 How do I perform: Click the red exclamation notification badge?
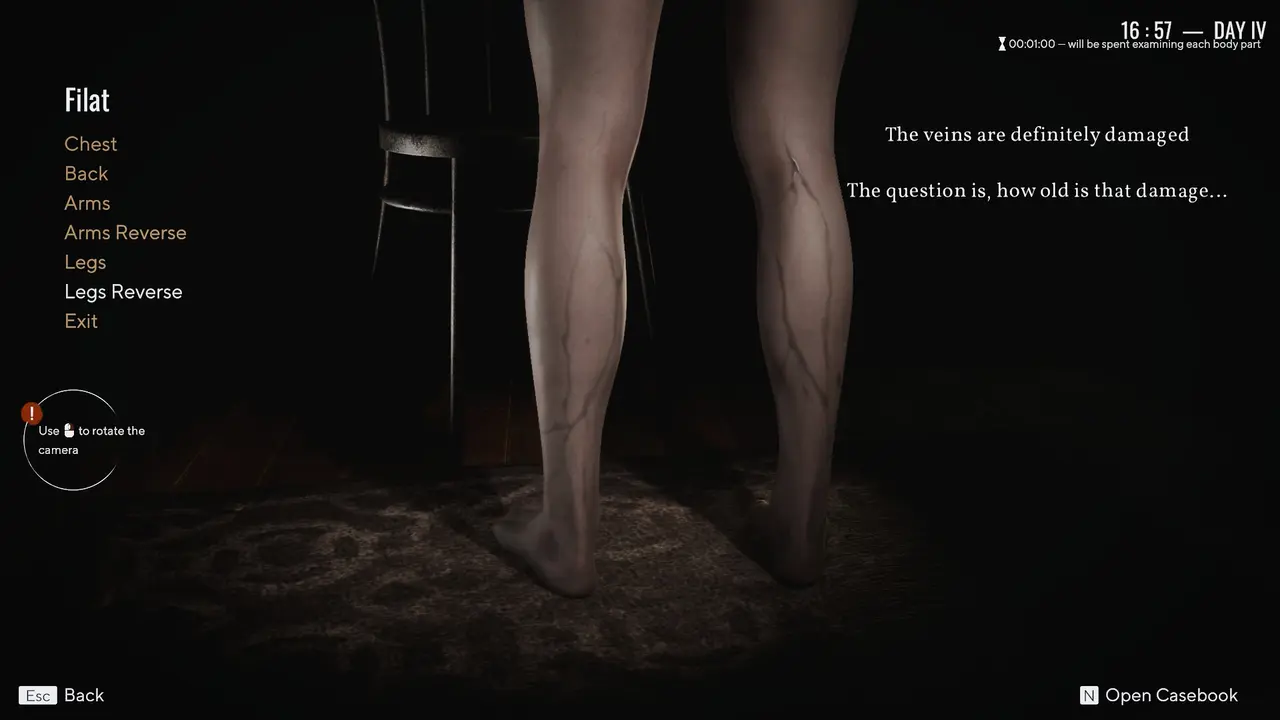tap(31, 412)
